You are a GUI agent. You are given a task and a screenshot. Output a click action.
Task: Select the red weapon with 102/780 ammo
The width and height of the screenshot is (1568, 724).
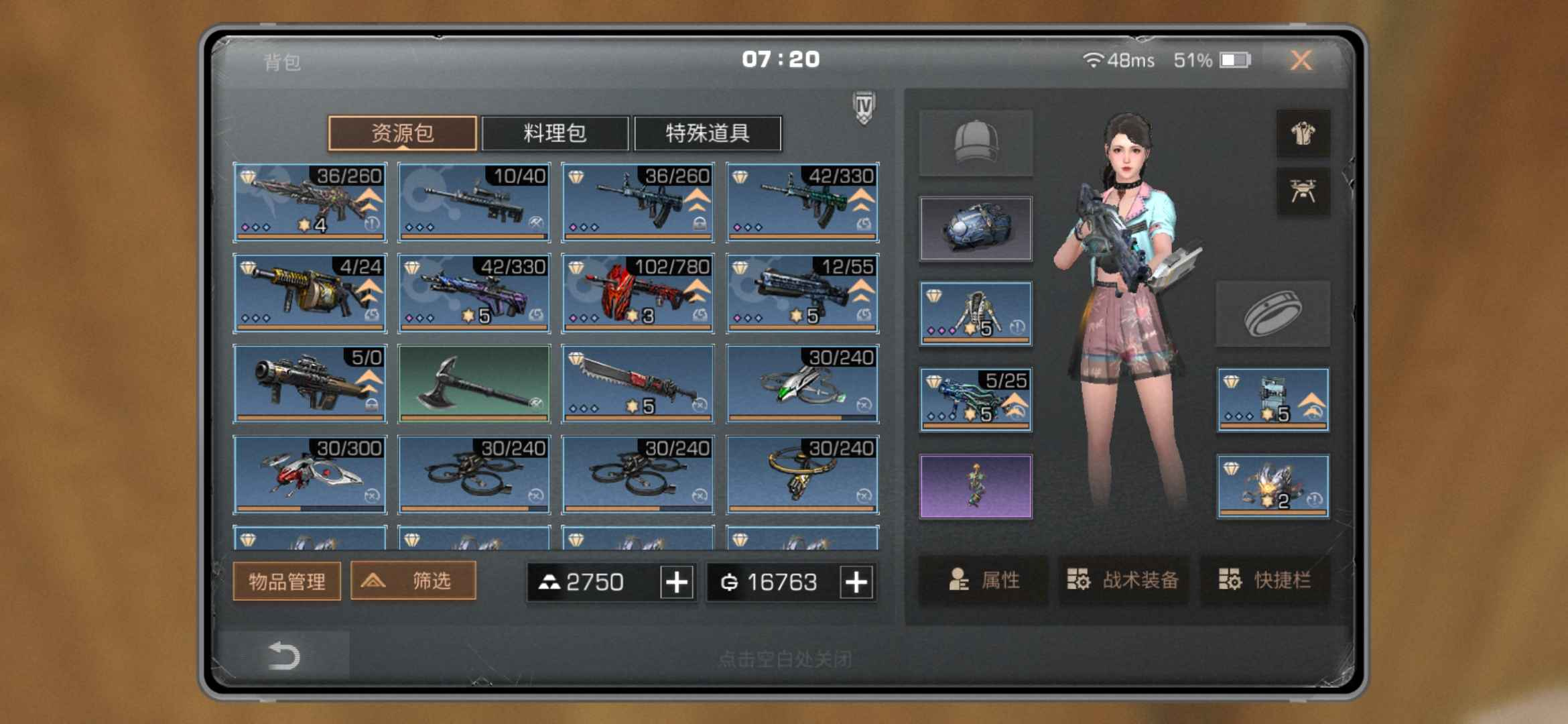tap(638, 293)
